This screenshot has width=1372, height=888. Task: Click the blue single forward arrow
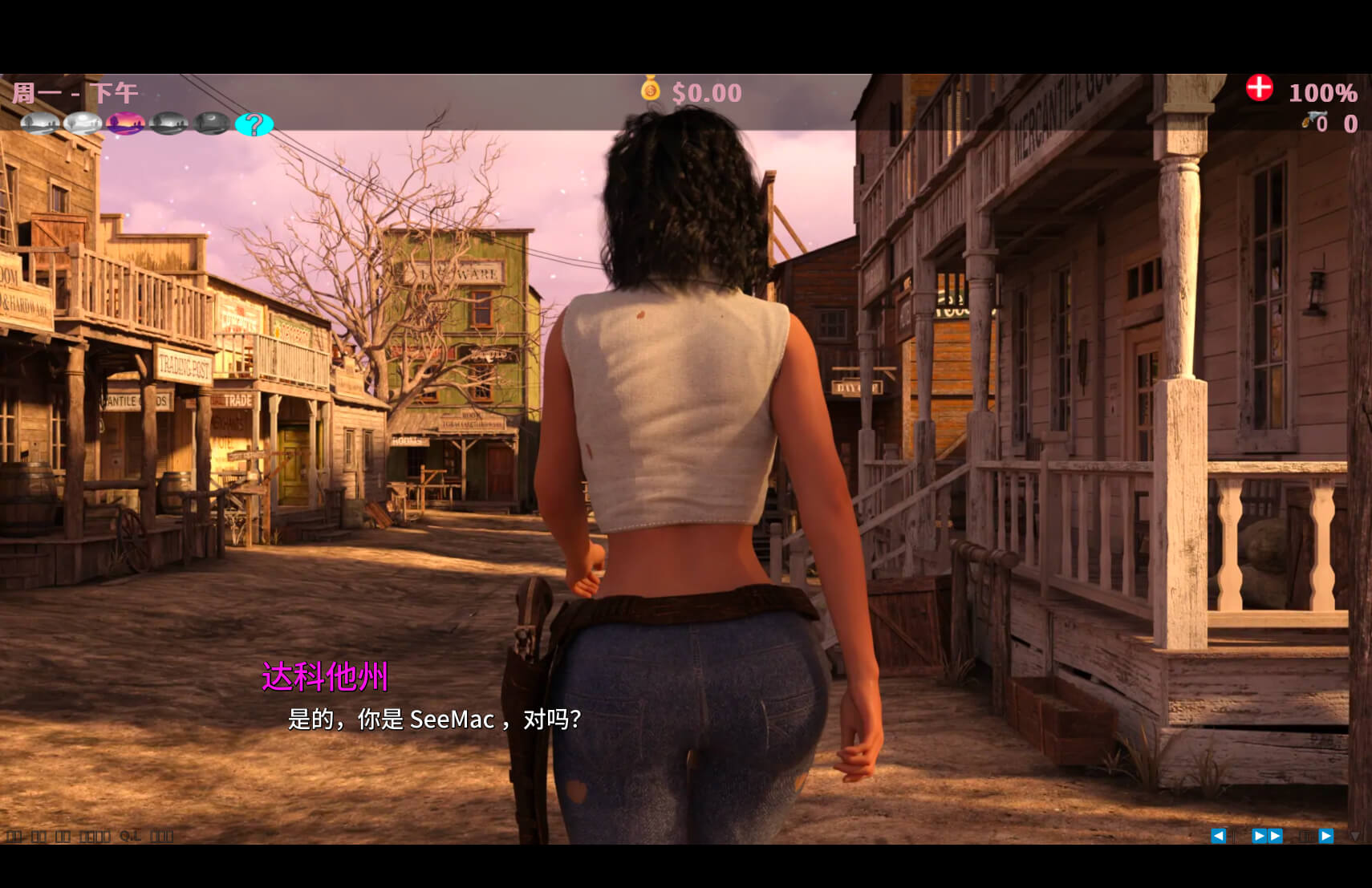1325,836
